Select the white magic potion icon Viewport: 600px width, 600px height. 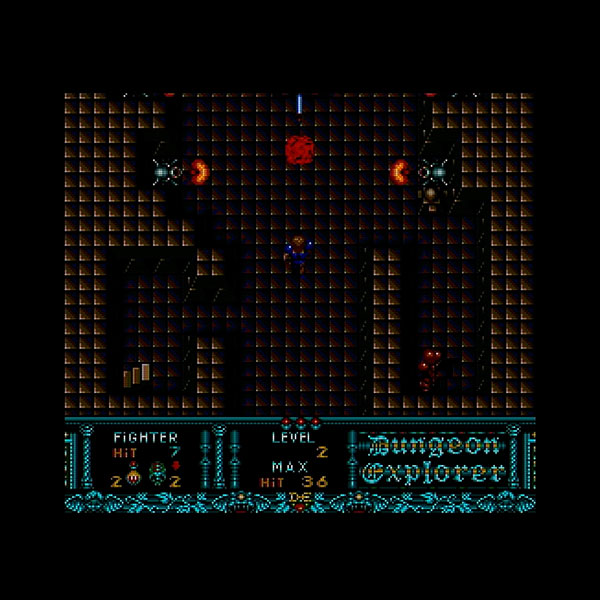[x=132, y=474]
